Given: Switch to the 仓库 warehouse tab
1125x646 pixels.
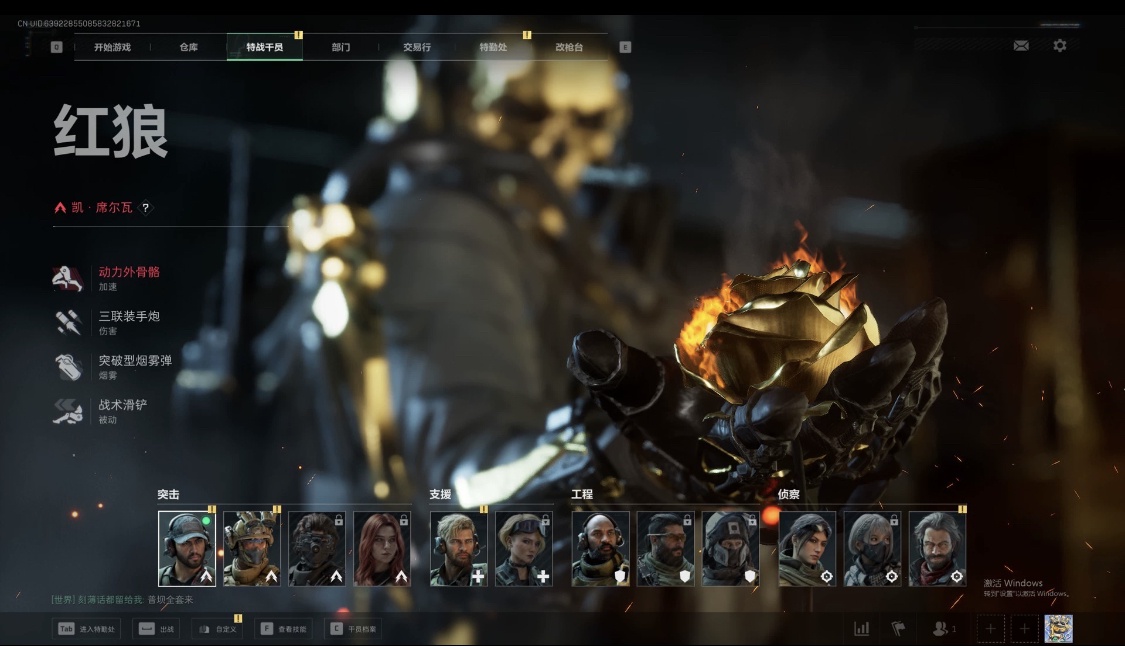Looking at the screenshot, I should coord(189,47).
